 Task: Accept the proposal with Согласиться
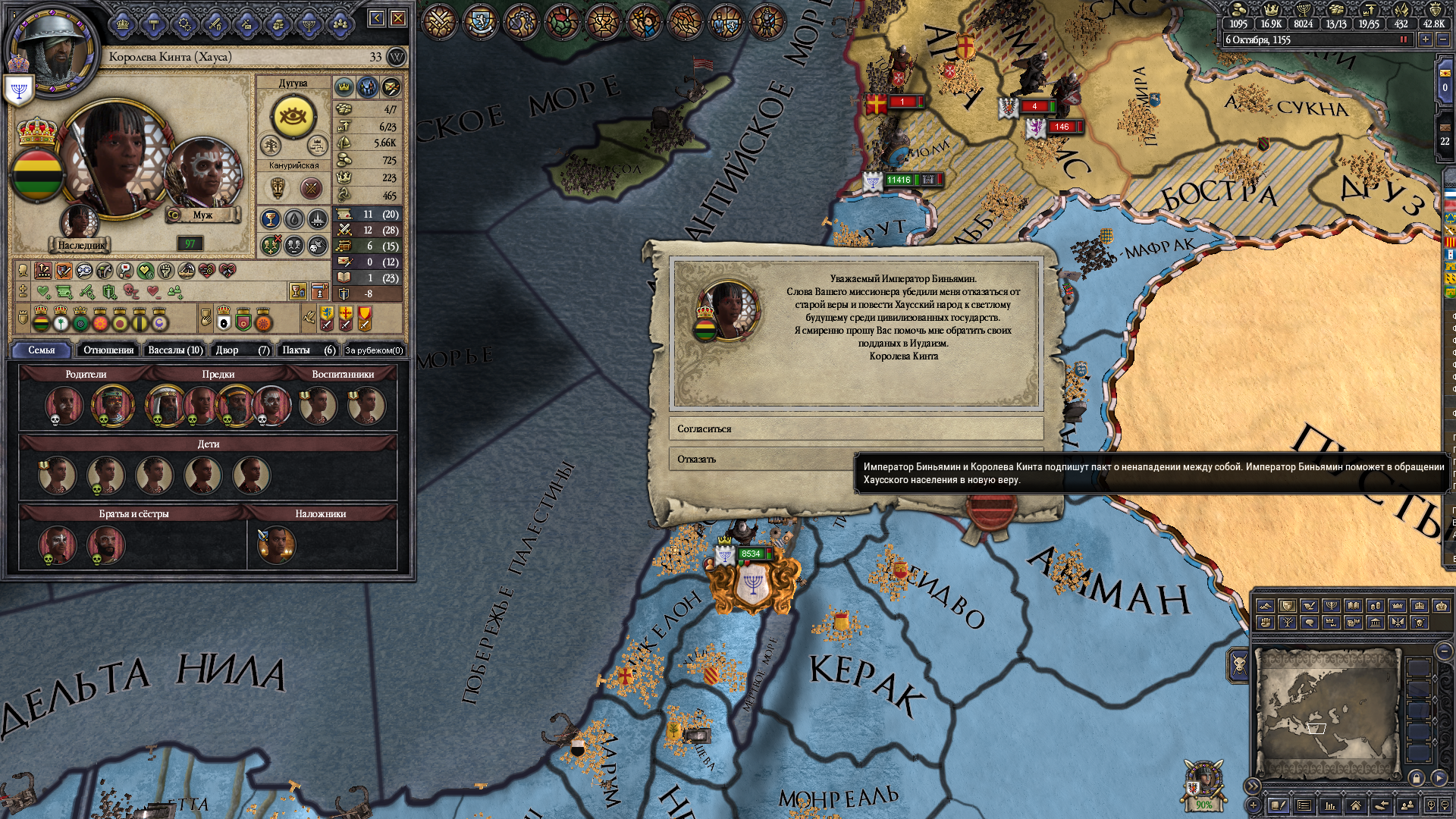pyautogui.click(x=855, y=429)
